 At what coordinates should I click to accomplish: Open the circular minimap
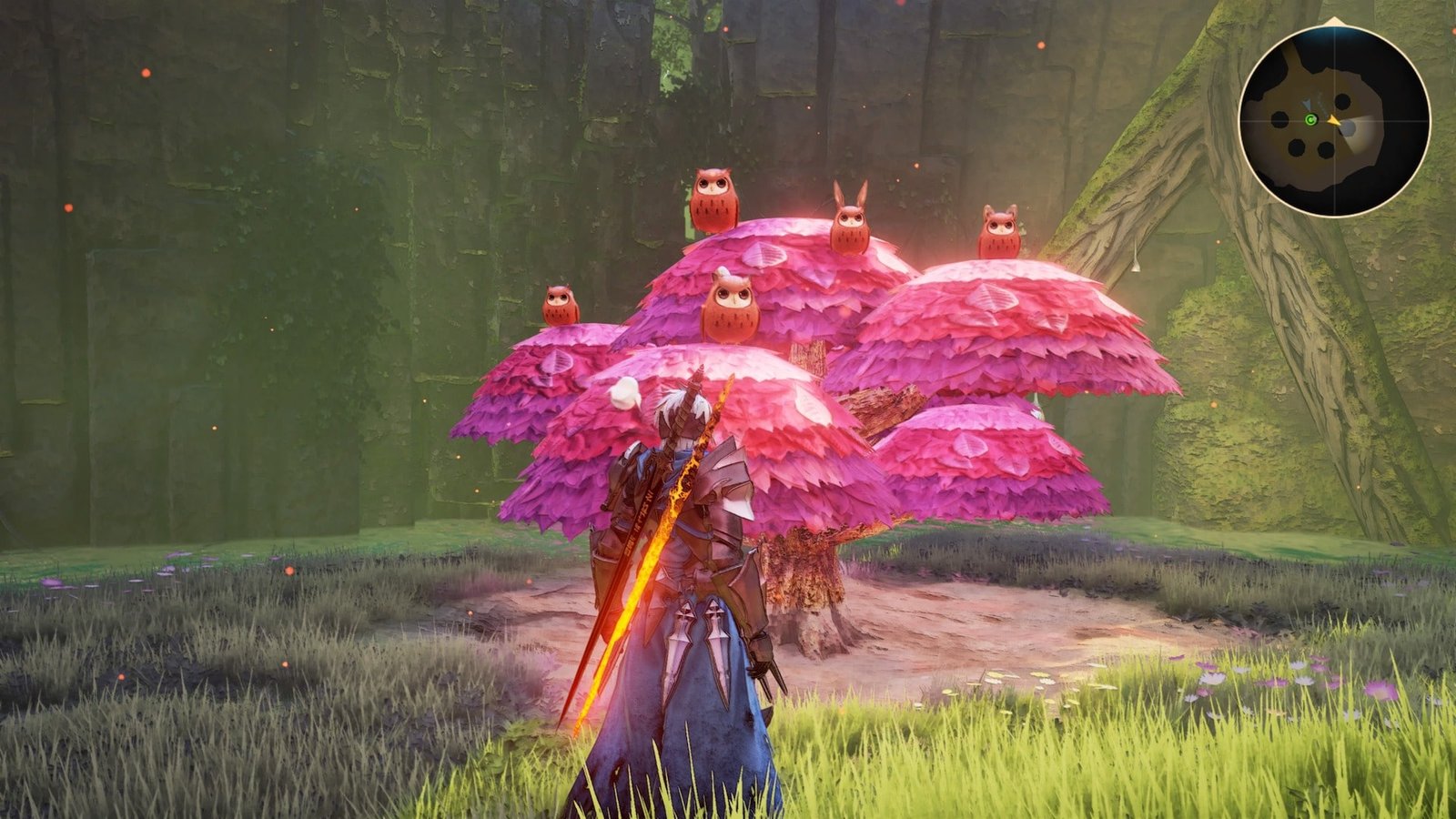point(1334,121)
